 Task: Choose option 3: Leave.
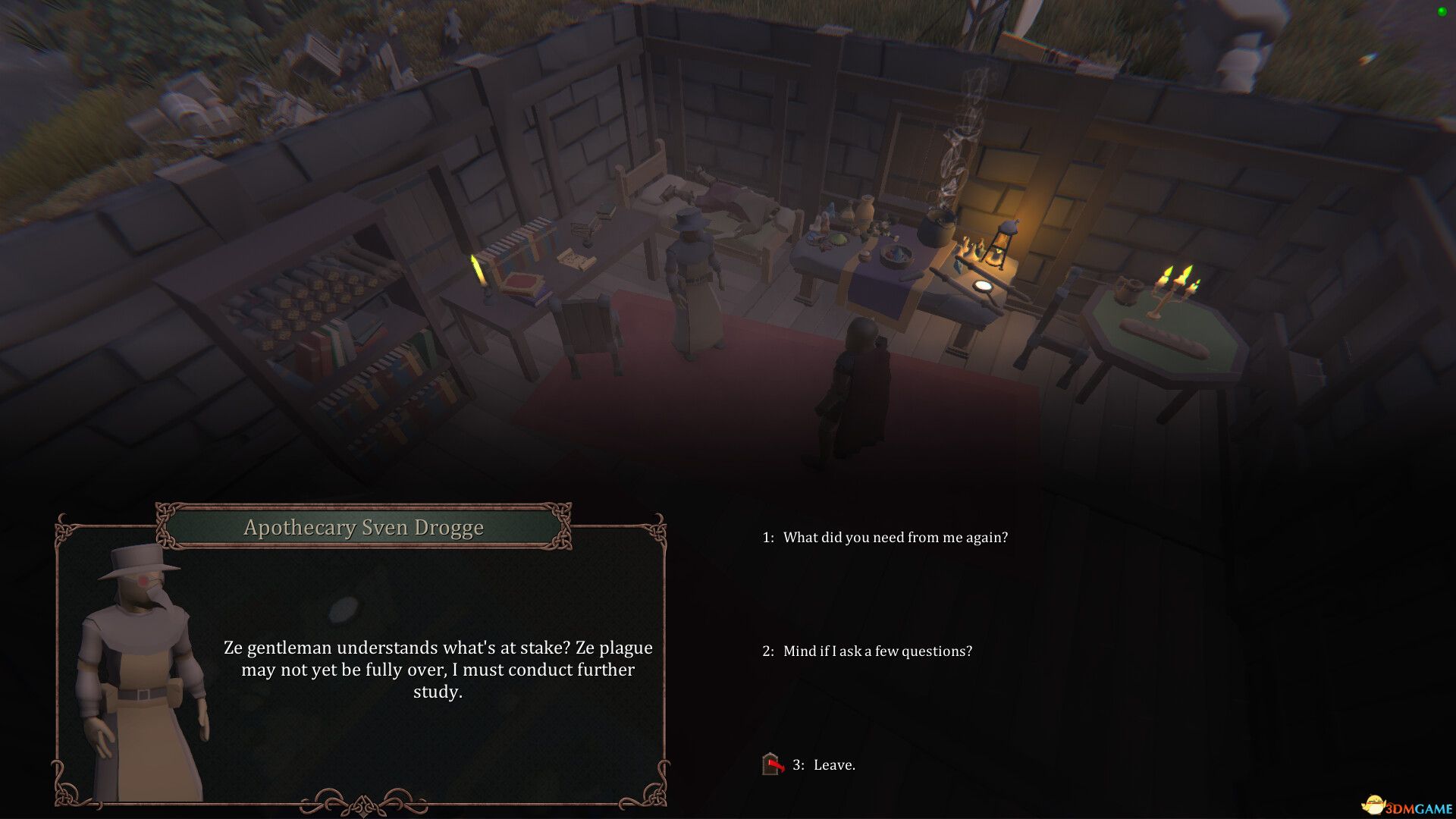click(824, 765)
